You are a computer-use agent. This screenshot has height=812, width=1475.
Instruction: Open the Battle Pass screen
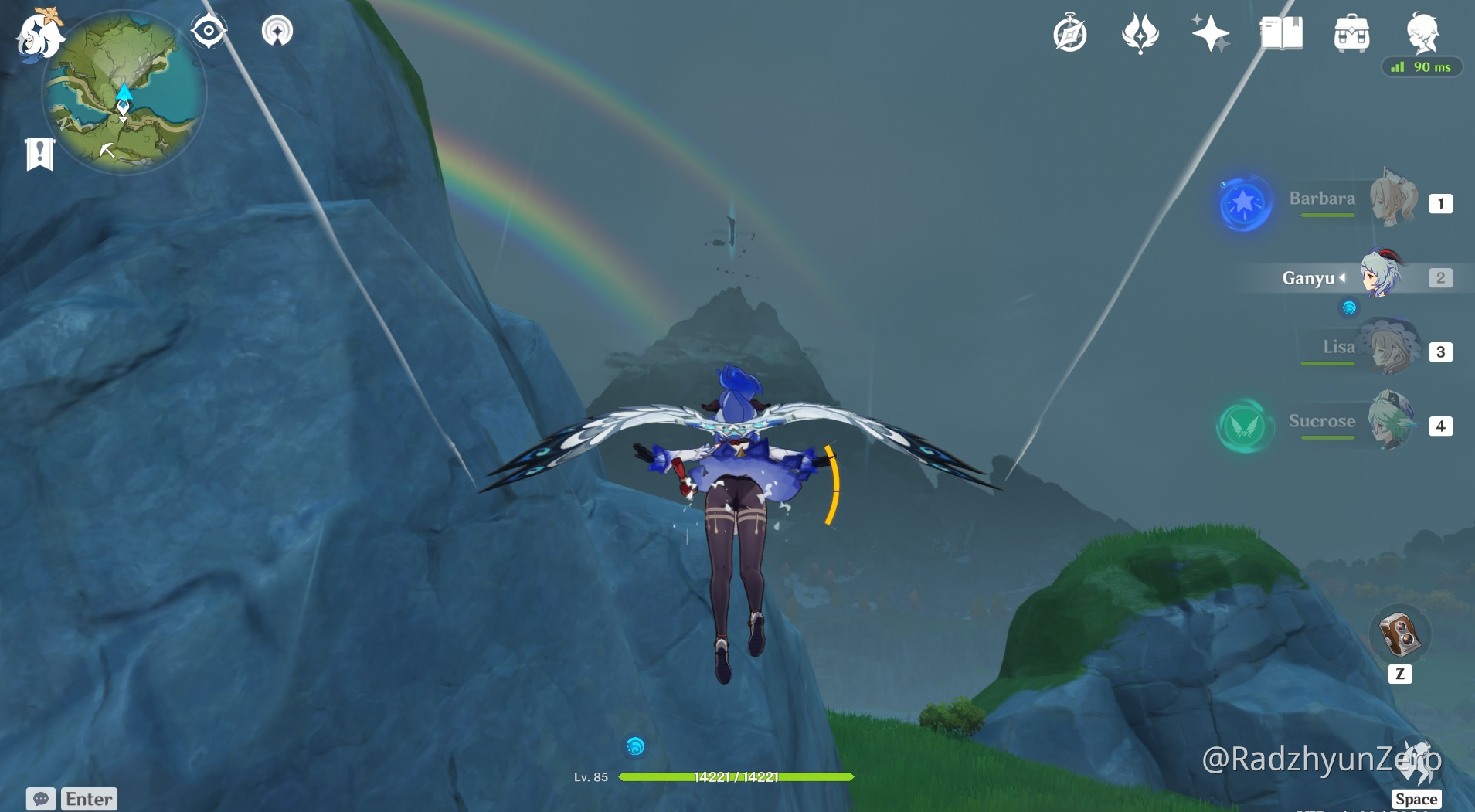tap(1142, 33)
